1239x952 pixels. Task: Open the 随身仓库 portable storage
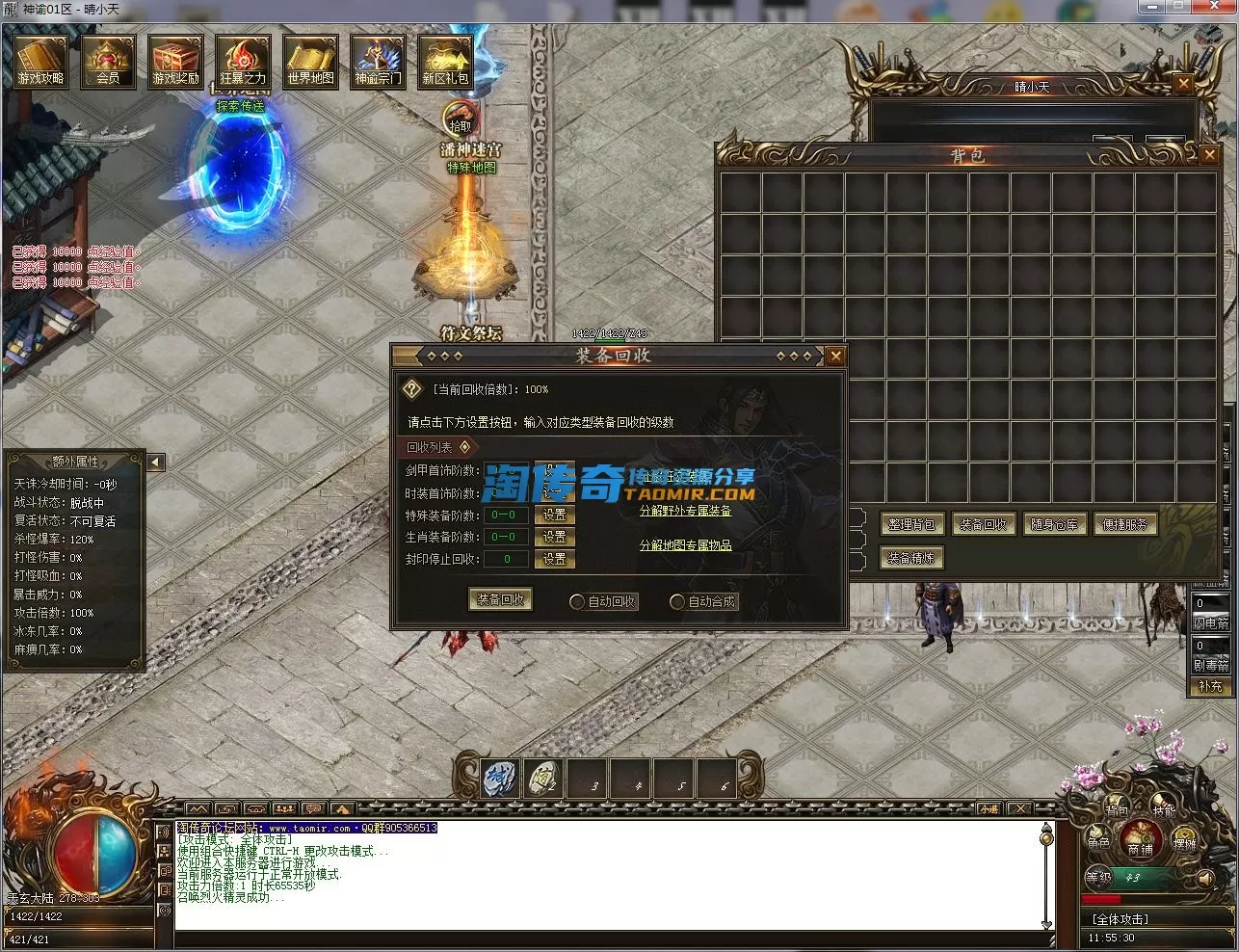(1055, 524)
